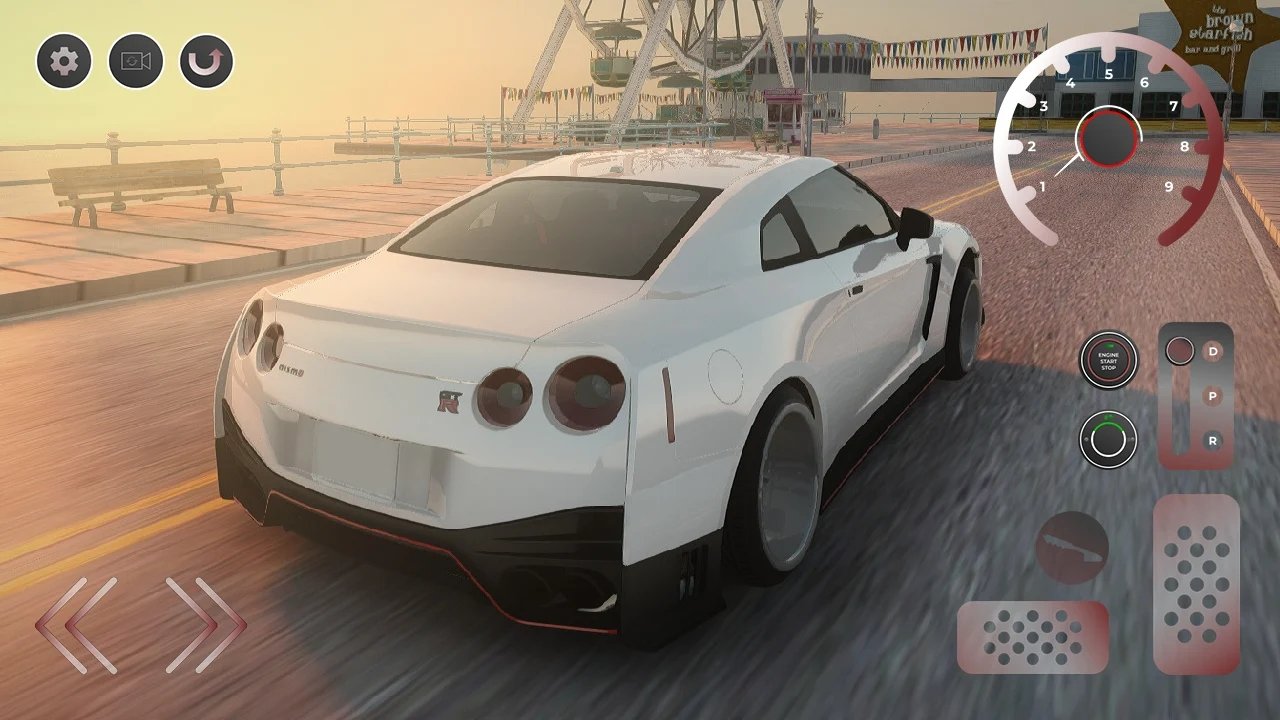Select Park by clicking P

tap(1213, 396)
